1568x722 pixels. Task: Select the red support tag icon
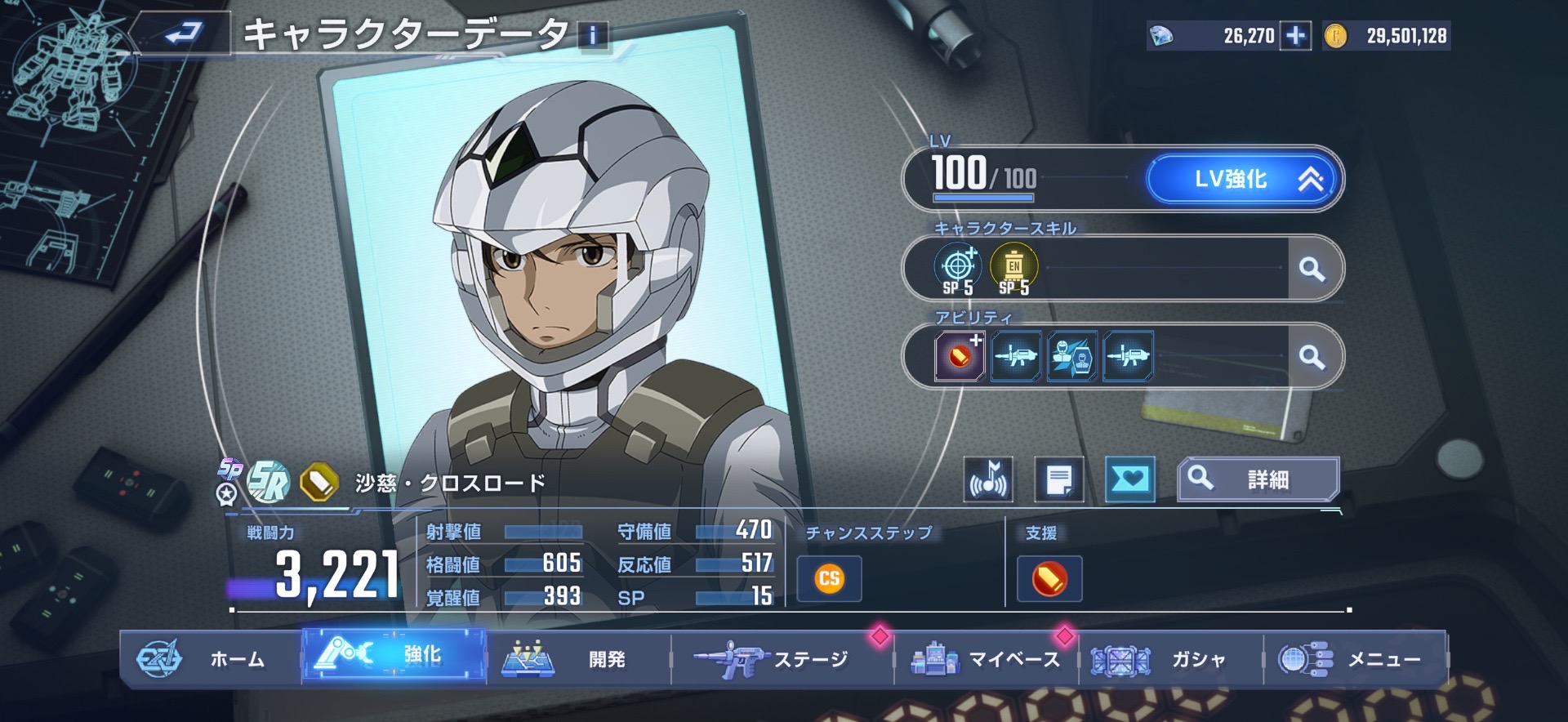coord(1049,579)
